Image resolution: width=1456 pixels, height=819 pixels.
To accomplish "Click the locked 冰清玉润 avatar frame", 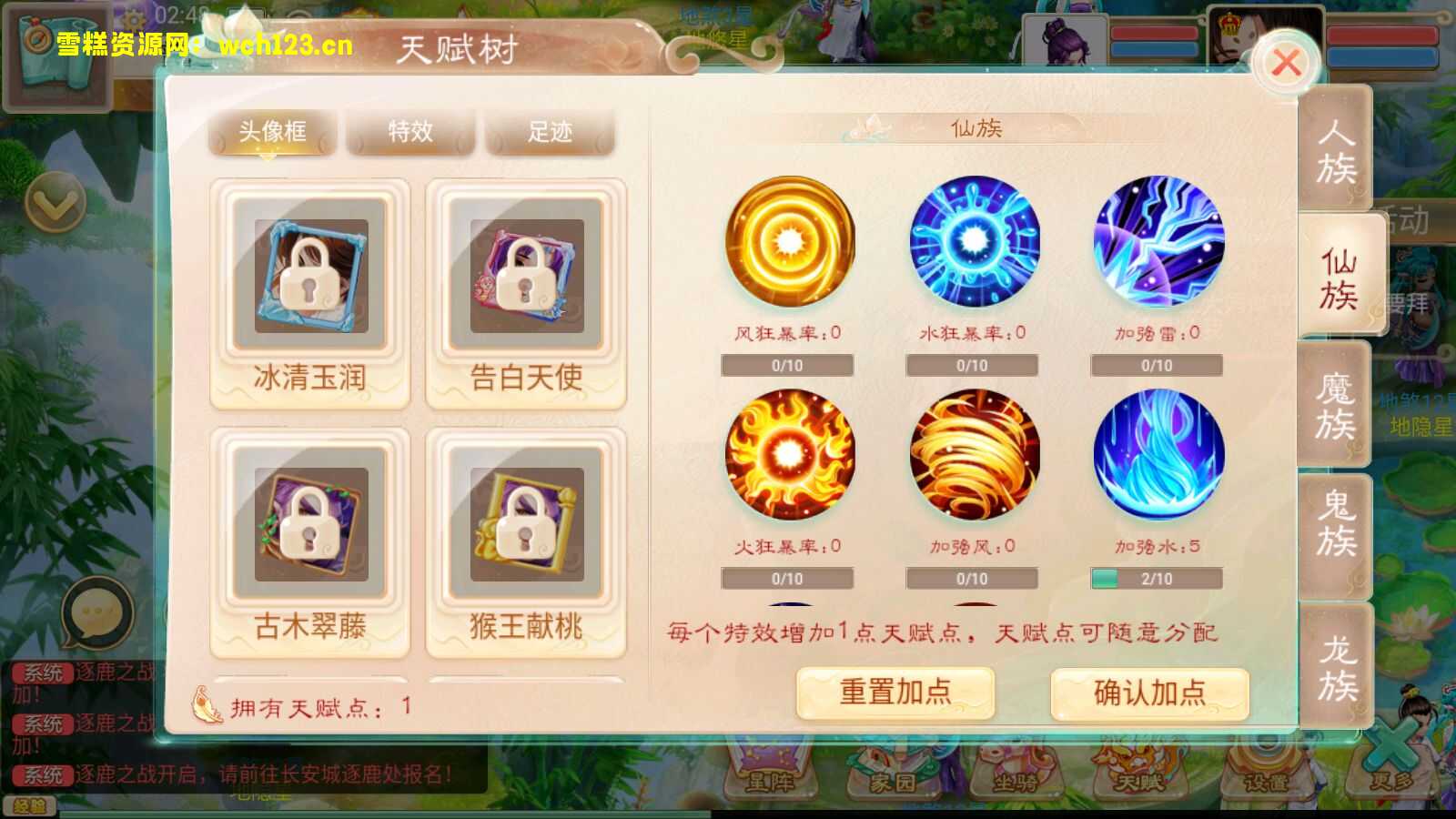I will point(309,278).
